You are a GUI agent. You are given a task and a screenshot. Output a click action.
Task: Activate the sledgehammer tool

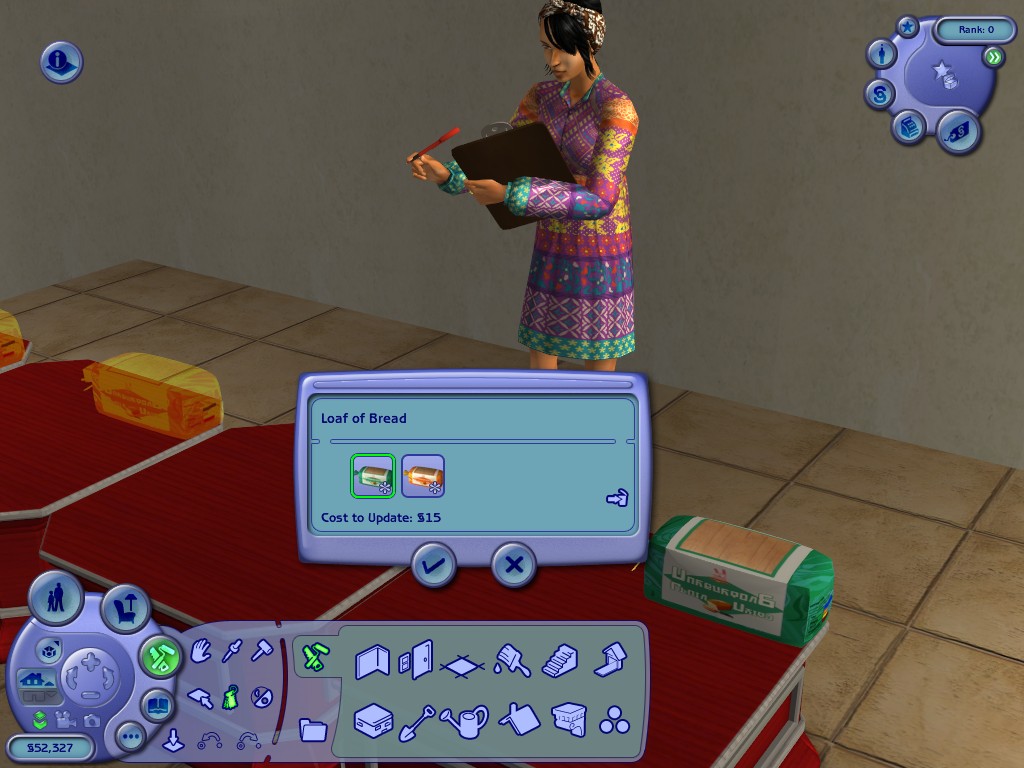262,652
